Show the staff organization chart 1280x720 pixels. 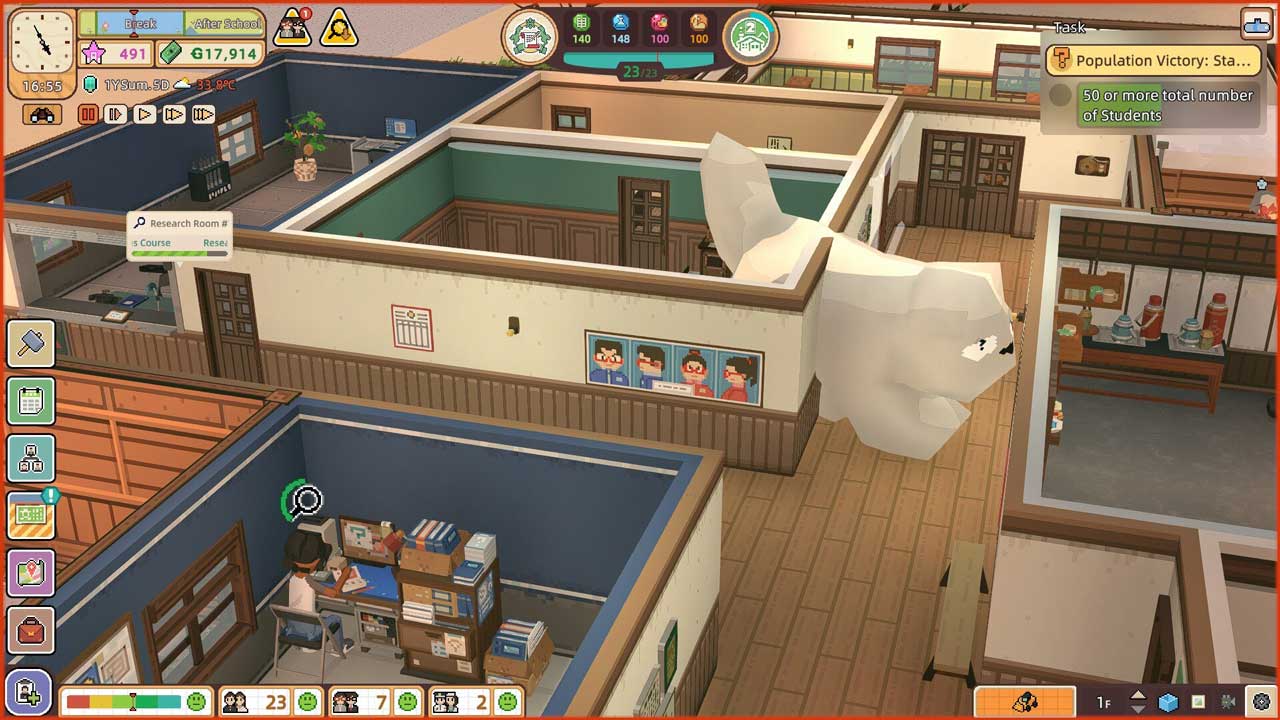(30, 459)
